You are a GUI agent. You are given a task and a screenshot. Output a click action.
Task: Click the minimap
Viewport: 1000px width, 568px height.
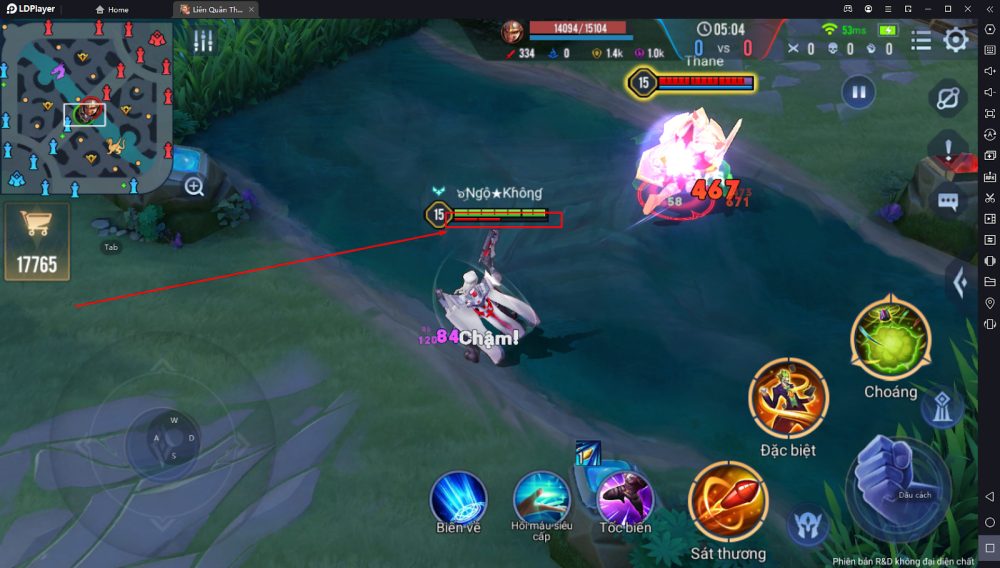pos(86,108)
